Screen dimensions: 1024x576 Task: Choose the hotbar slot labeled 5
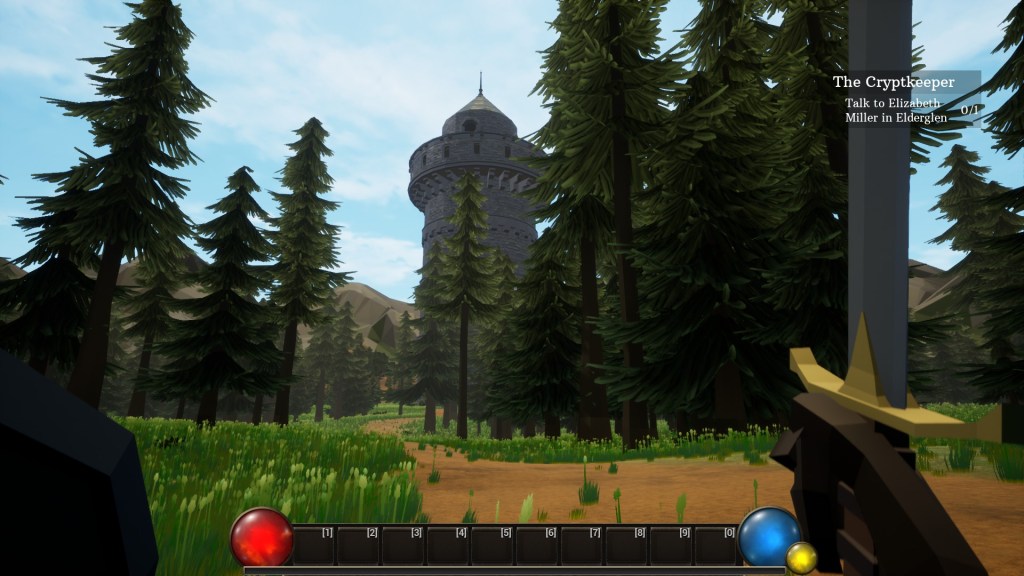coord(492,545)
